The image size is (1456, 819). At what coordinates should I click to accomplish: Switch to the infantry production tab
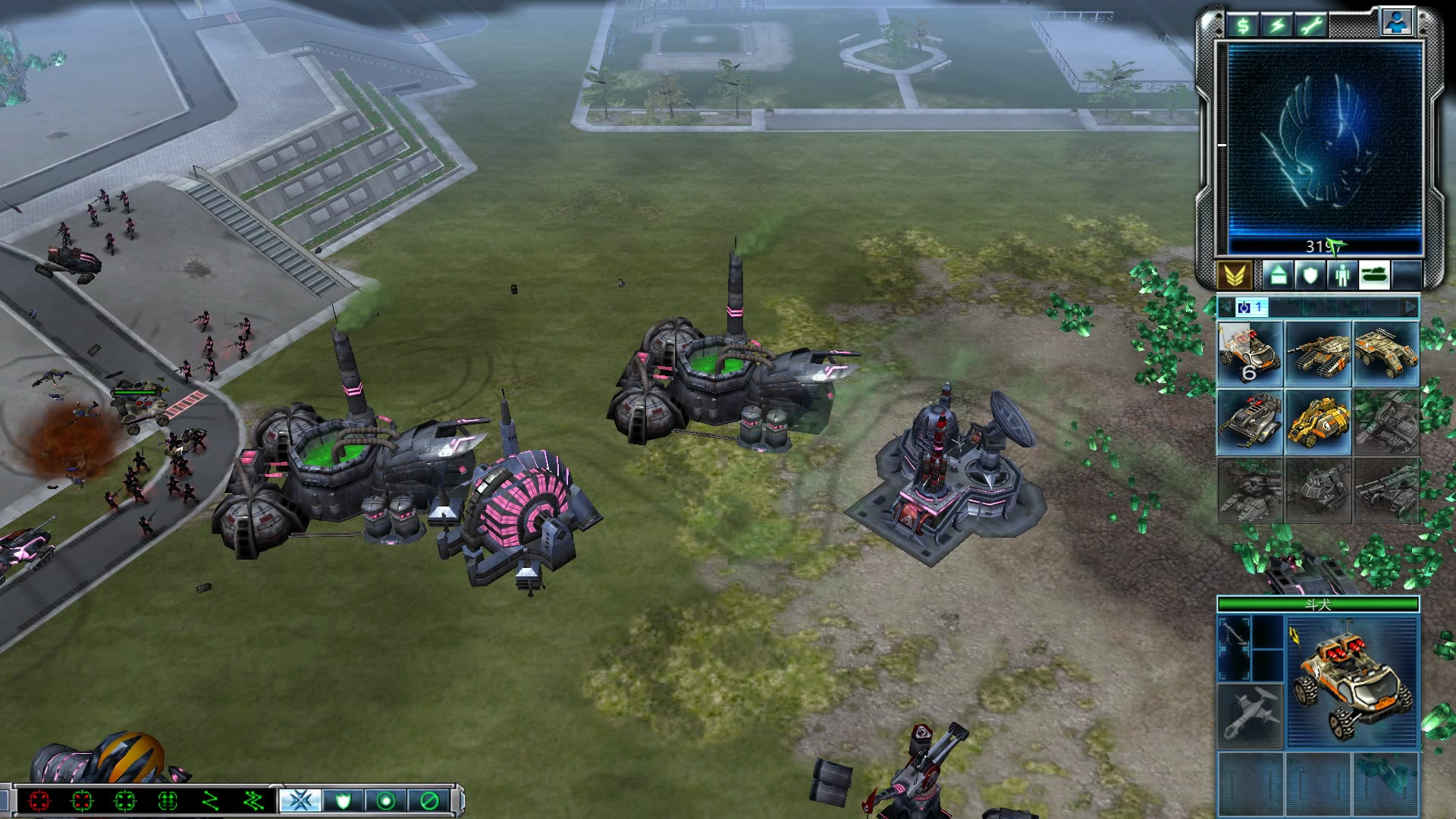(1342, 275)
